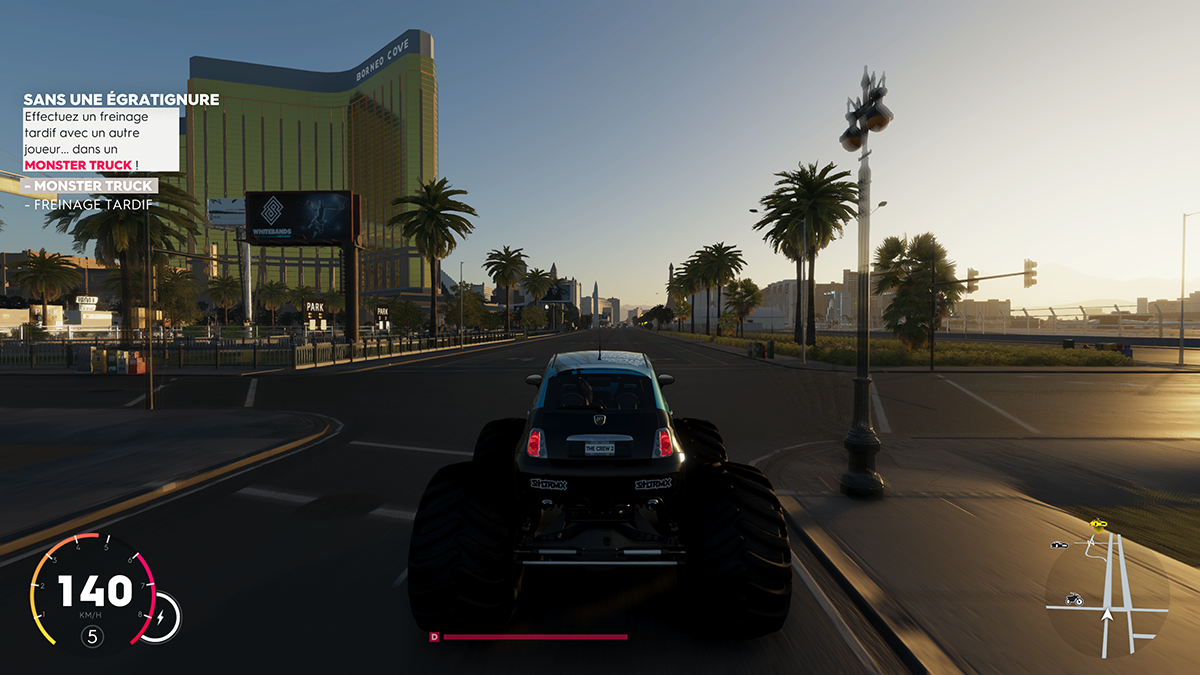Select the motorcycle event marker on minimap
Screen dimensions: 1200x675
click(x=1074, y=599)
